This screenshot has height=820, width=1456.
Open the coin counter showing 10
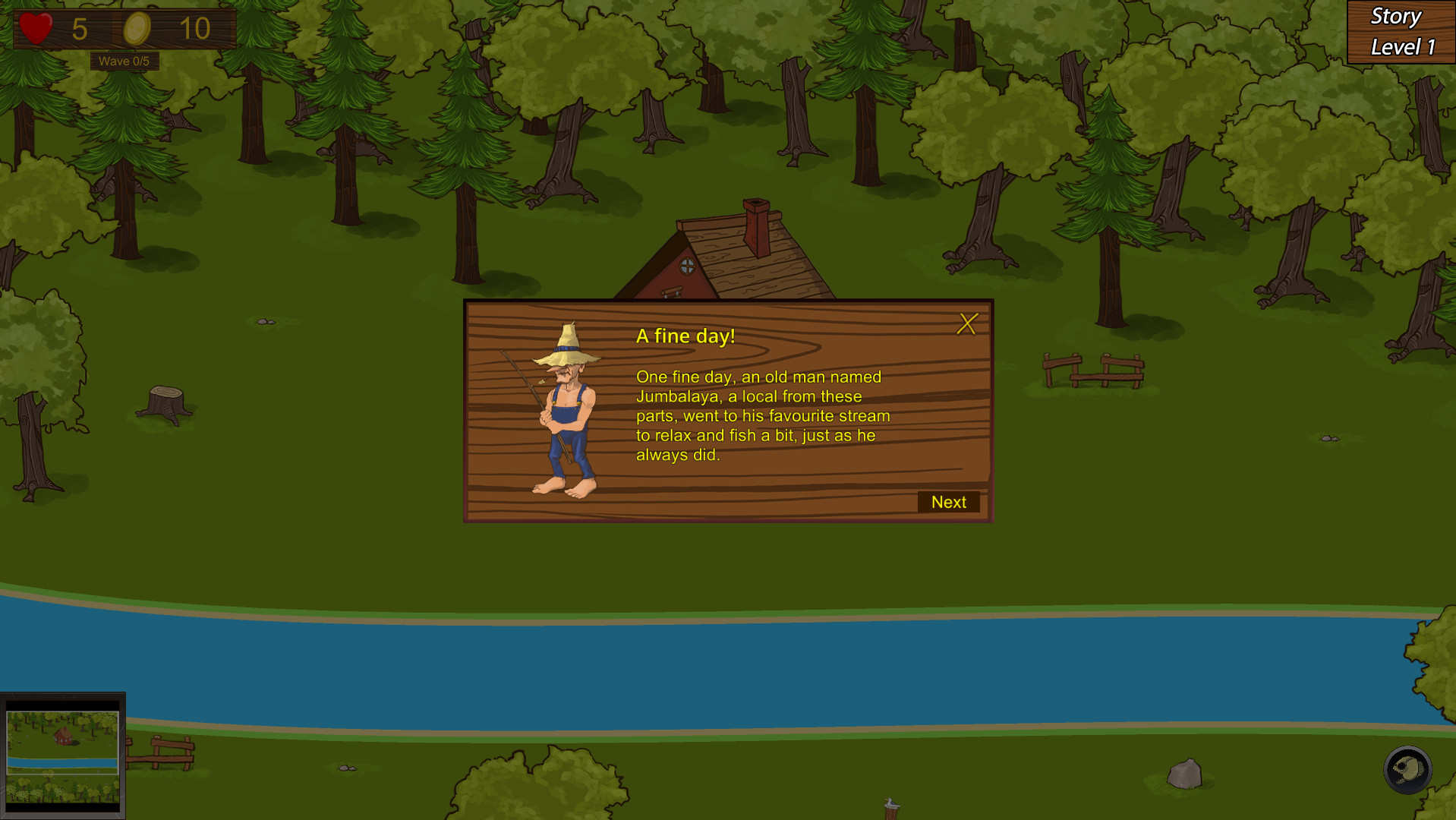[x=197, y=30]
